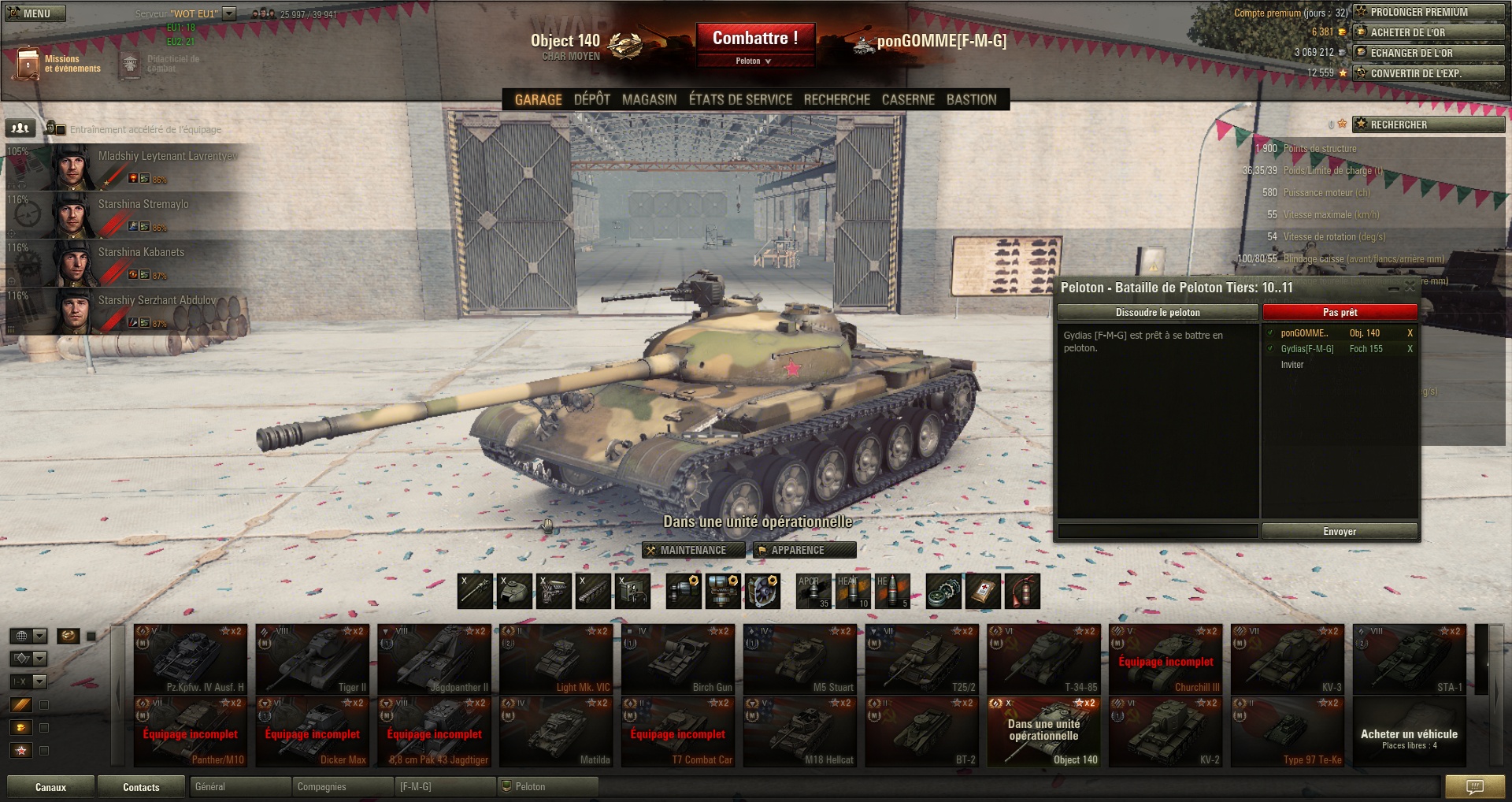Dissolve the platoon with Dissoudre le peloton
The height and width of the screenshot is (802, 1512).
point(1157,313)
